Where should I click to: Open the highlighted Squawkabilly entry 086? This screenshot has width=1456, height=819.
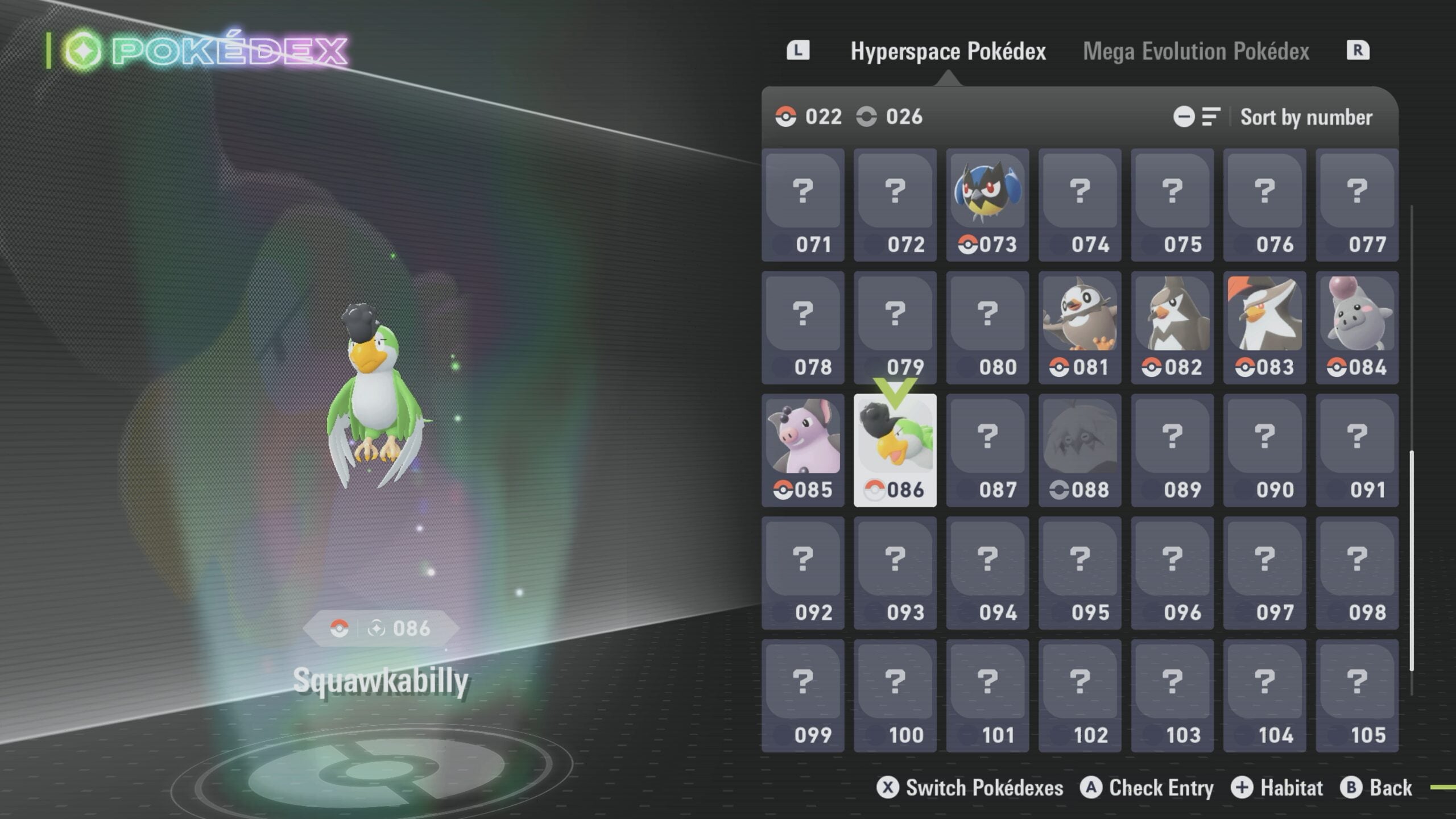tap(895, 450)
